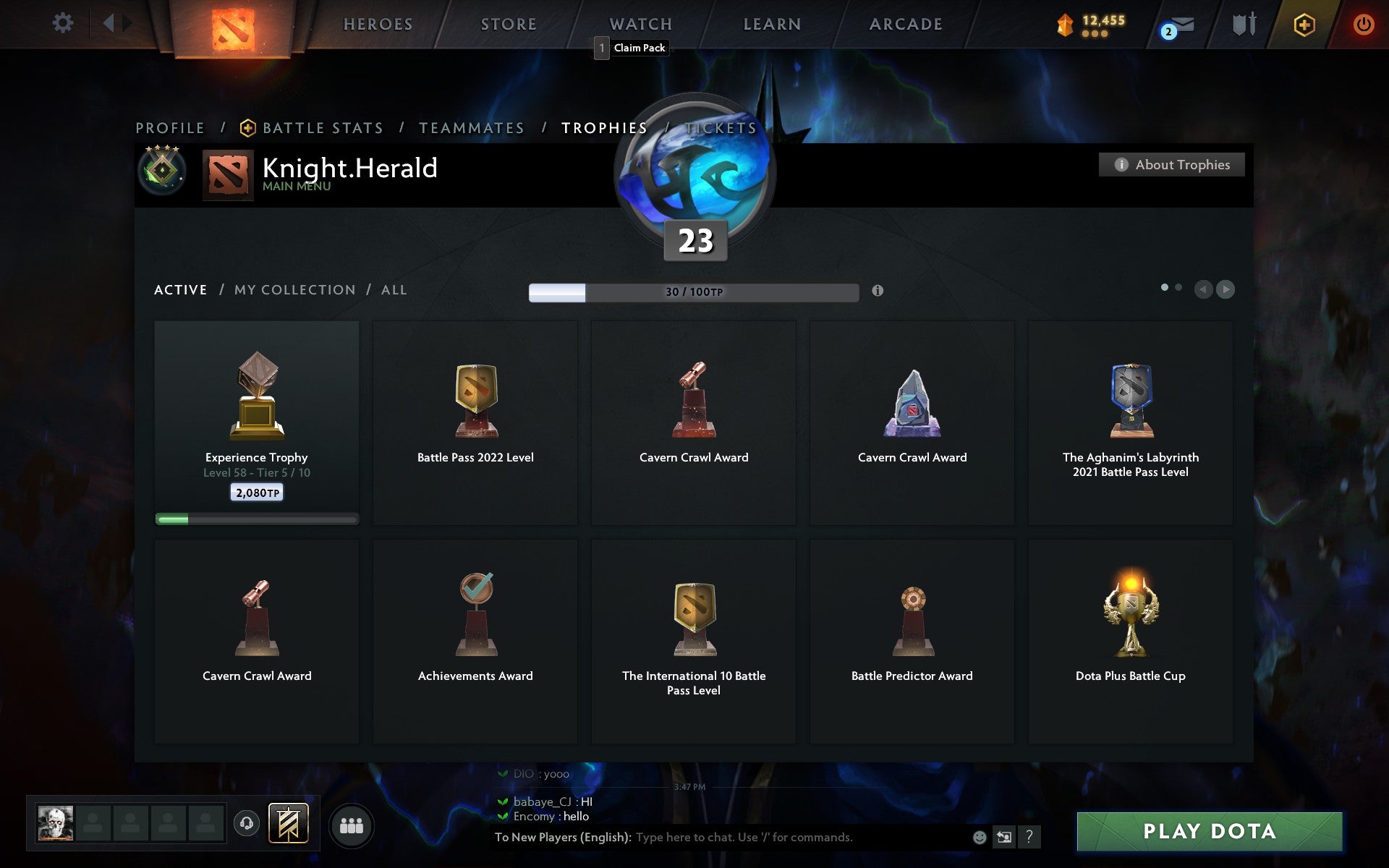
Task: Click the Dota Plus hexagon icon
Action: point(1304,24)
